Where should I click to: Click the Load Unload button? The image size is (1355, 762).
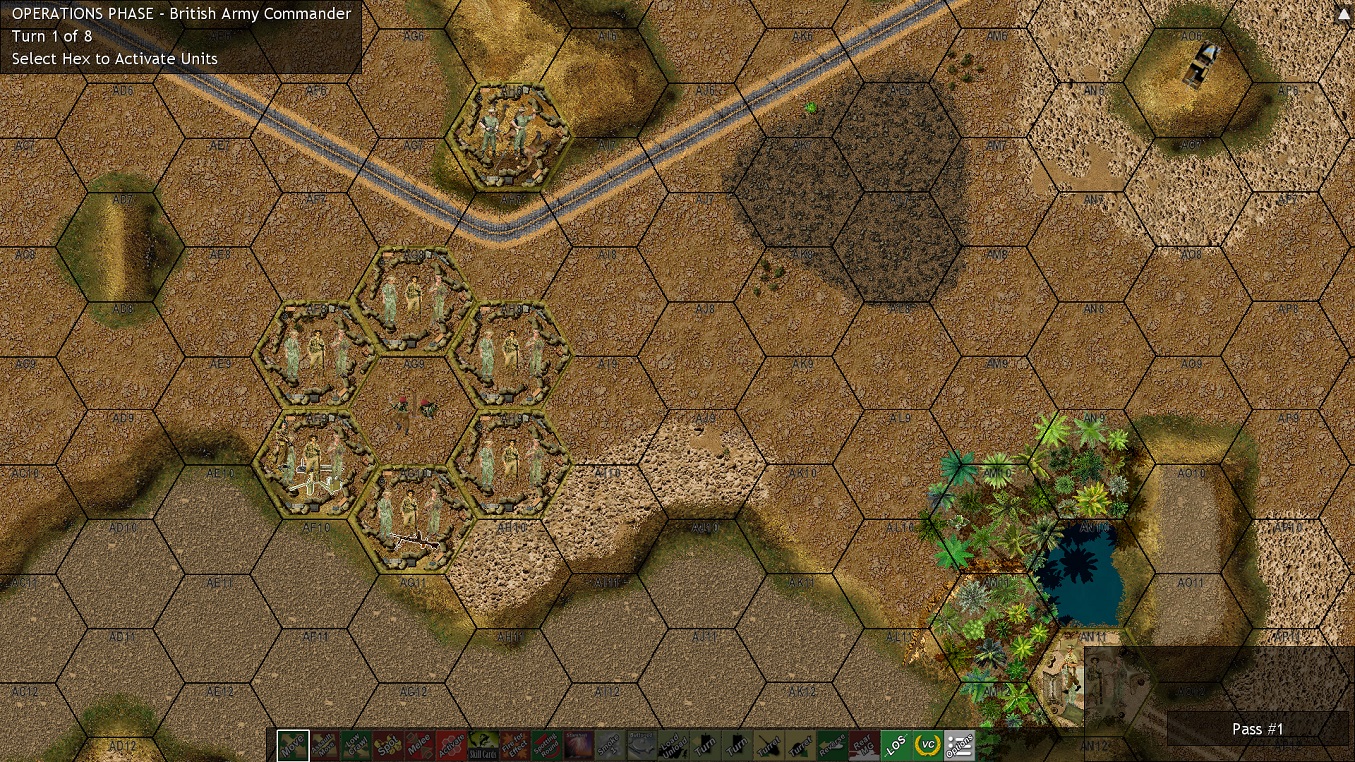tap(673, 745)
